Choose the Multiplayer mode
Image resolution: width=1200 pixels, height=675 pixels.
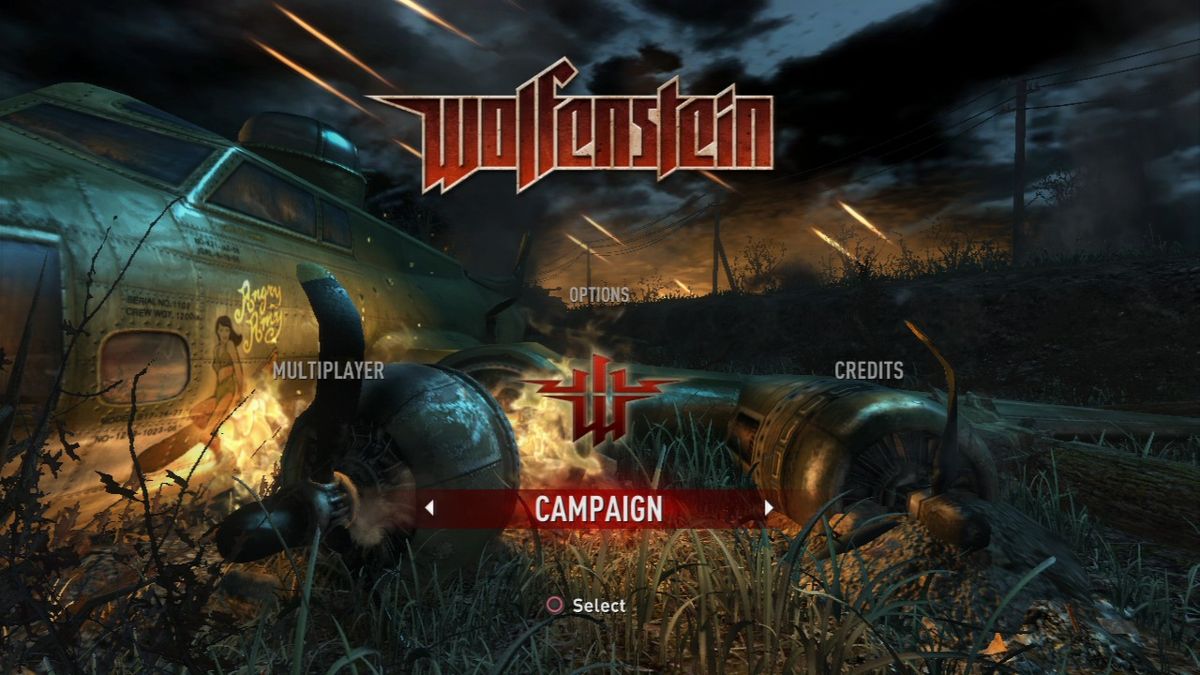329,371
